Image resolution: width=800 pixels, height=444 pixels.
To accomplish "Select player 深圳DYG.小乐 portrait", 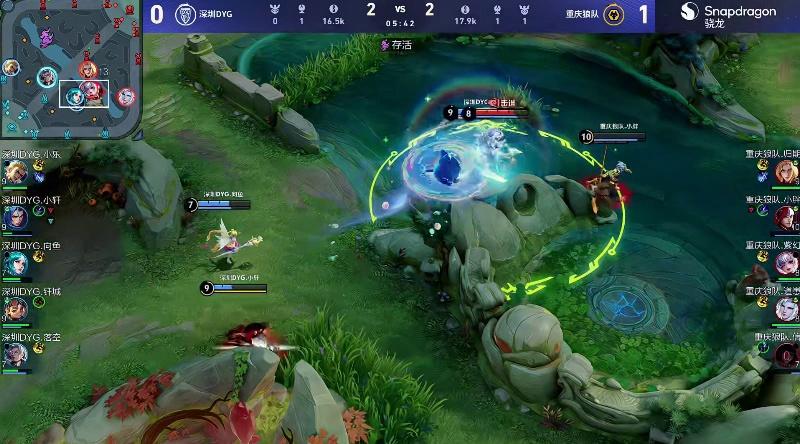I will 14,173.
